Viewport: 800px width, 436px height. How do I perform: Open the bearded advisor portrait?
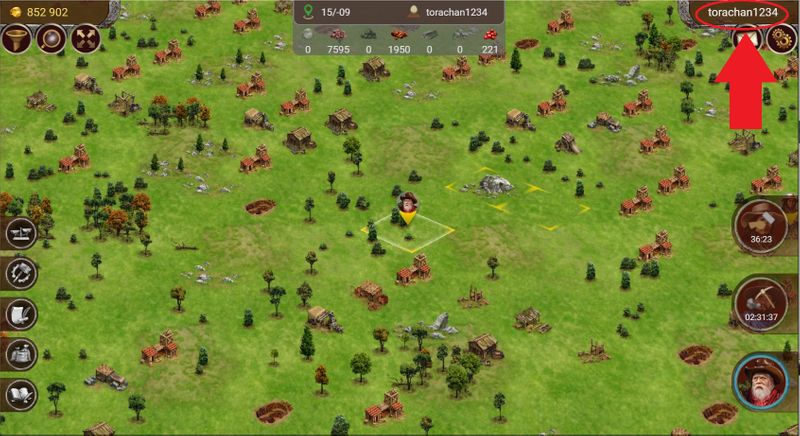(x=762, y=383)
